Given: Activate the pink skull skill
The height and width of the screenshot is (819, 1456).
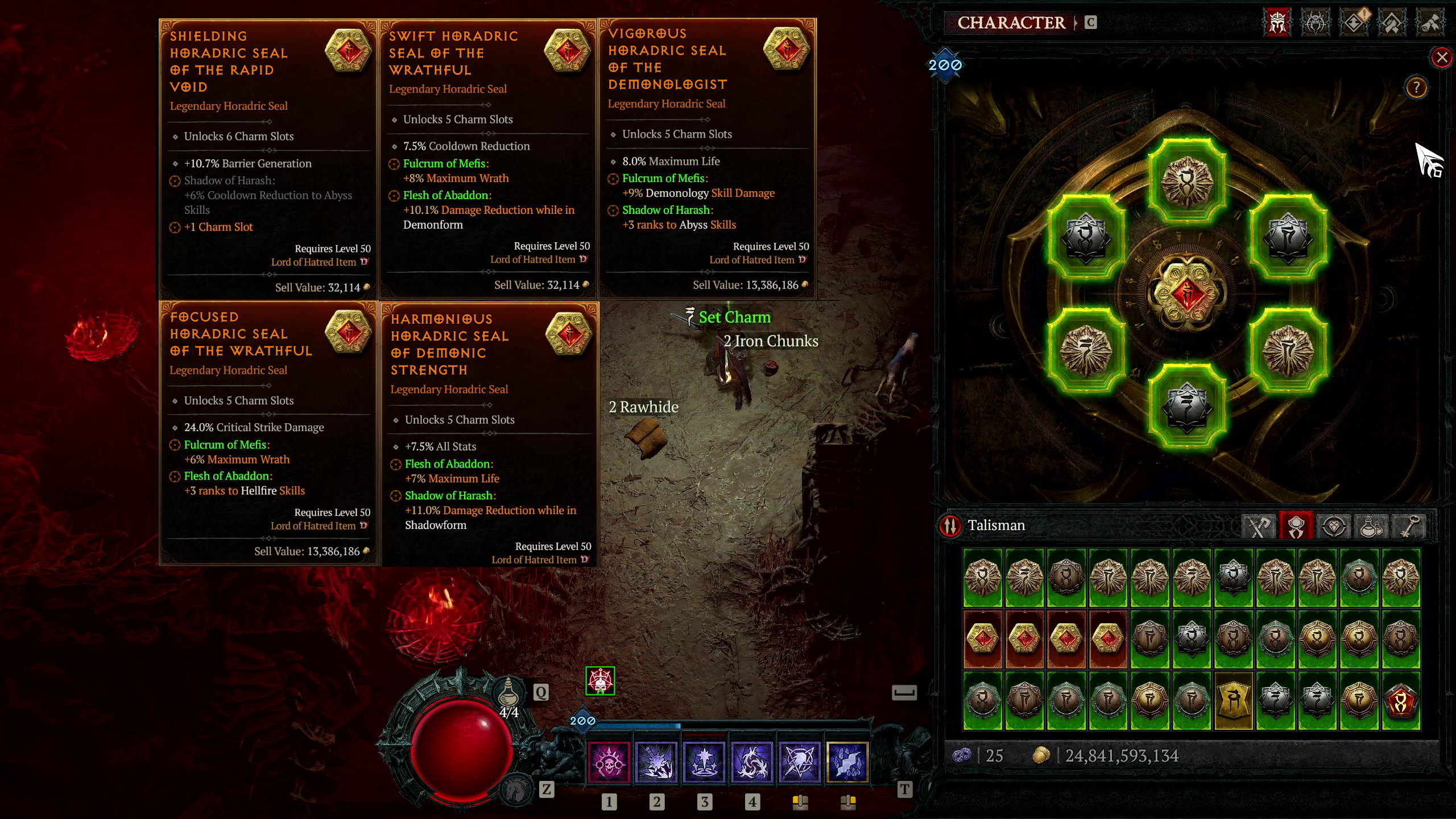Looking at the screenshot, I should [609, 762].
